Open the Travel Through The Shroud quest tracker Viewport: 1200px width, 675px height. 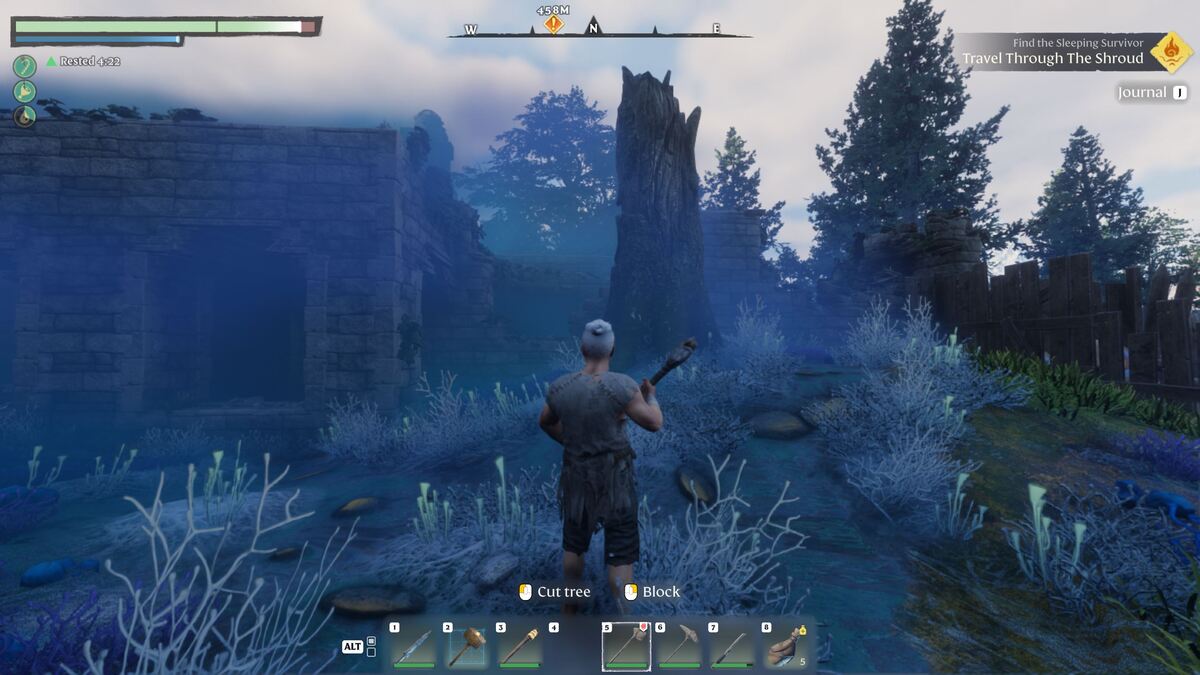click(x=1052, y=58)
